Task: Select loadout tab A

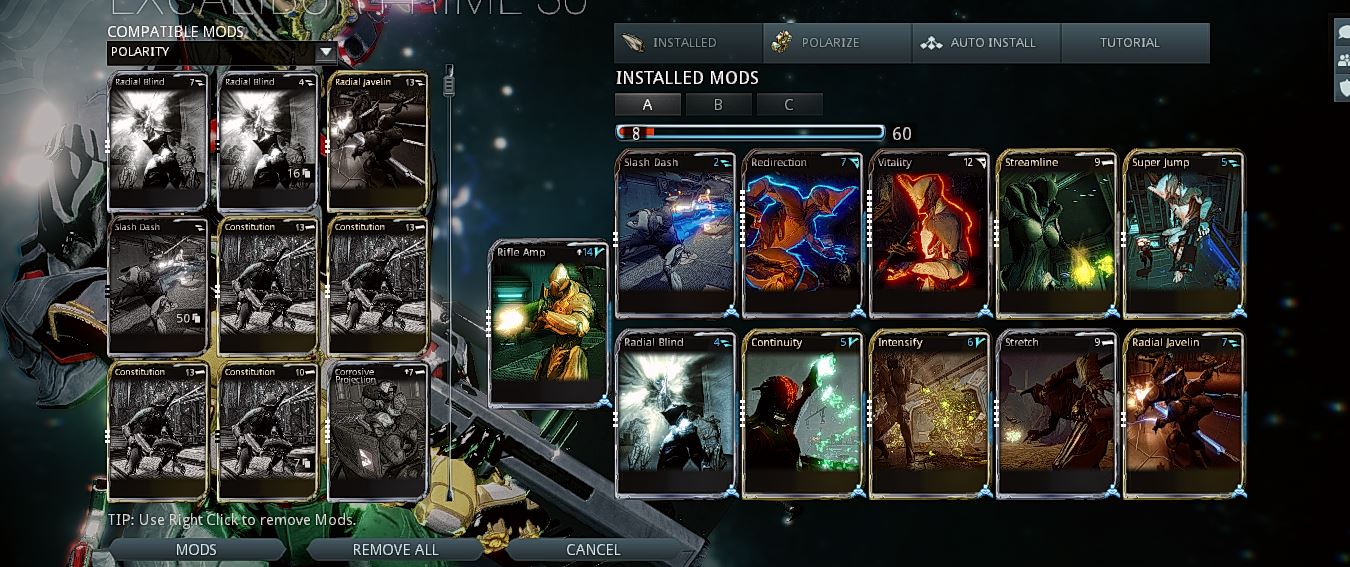Action: [648, 104]
